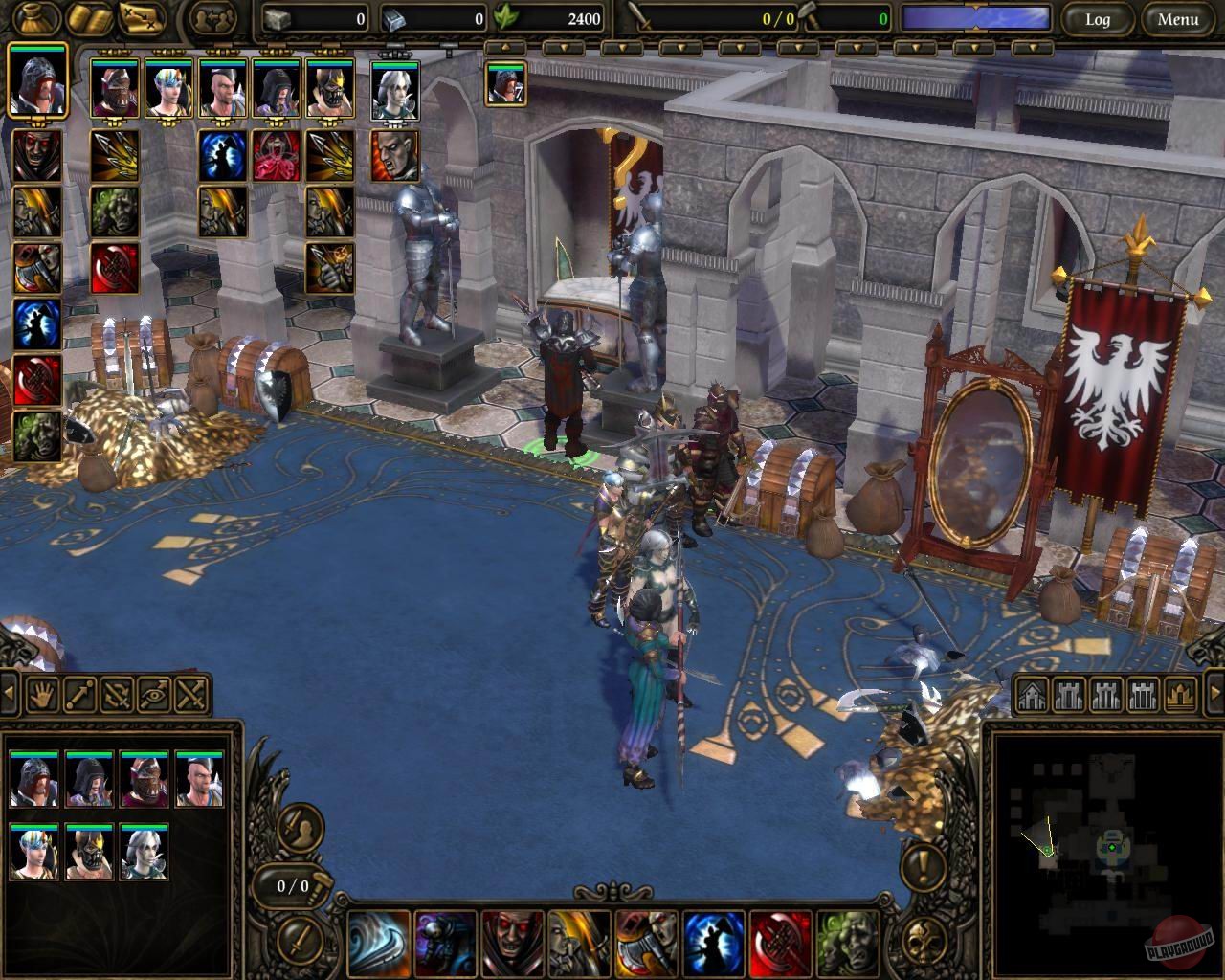The image size is (1225, 980).
Task: Open the inventory bag icon
Action: click(x=34, y=18)
